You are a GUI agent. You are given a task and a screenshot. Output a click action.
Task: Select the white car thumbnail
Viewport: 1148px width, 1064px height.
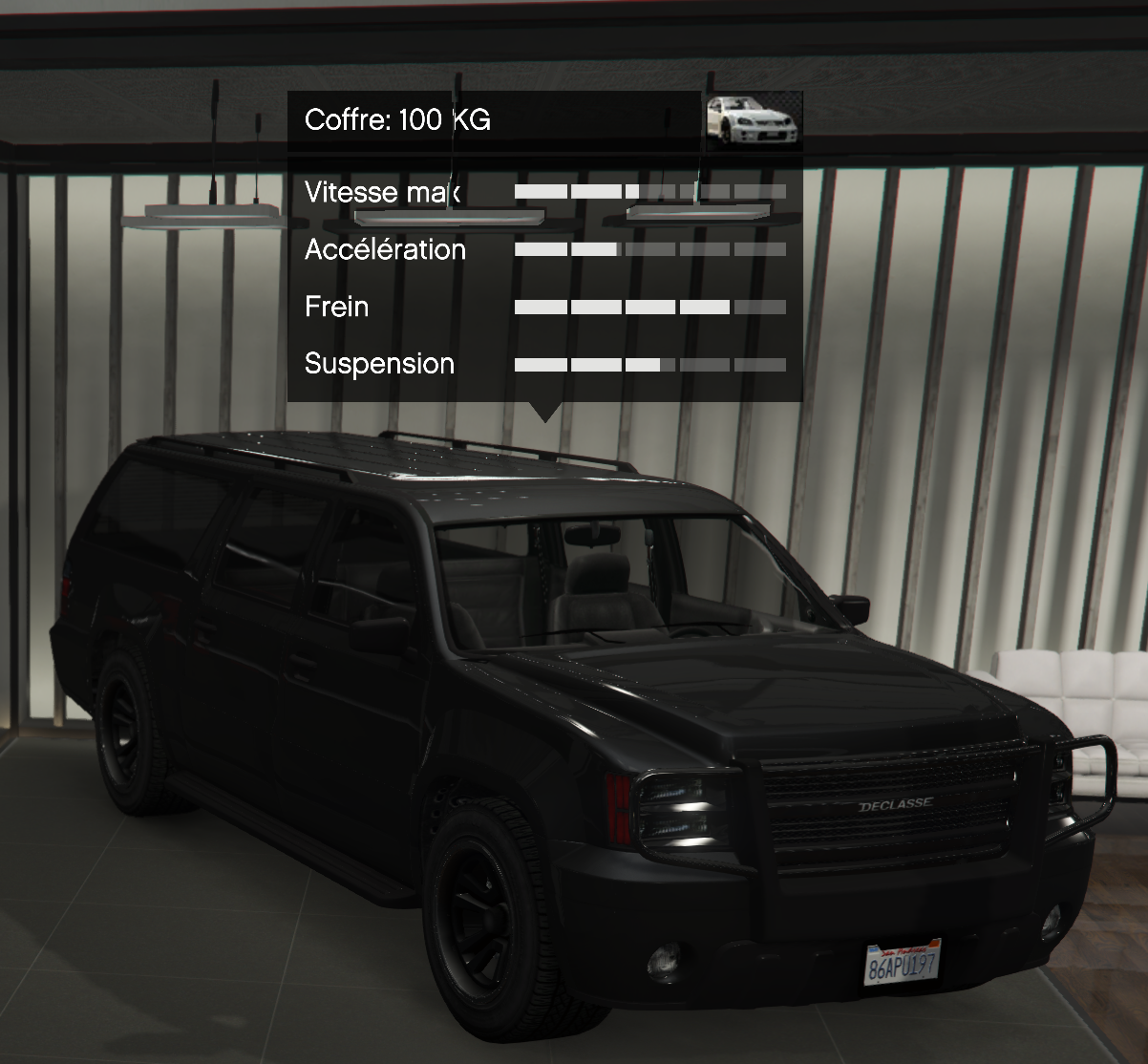(752, 120)
